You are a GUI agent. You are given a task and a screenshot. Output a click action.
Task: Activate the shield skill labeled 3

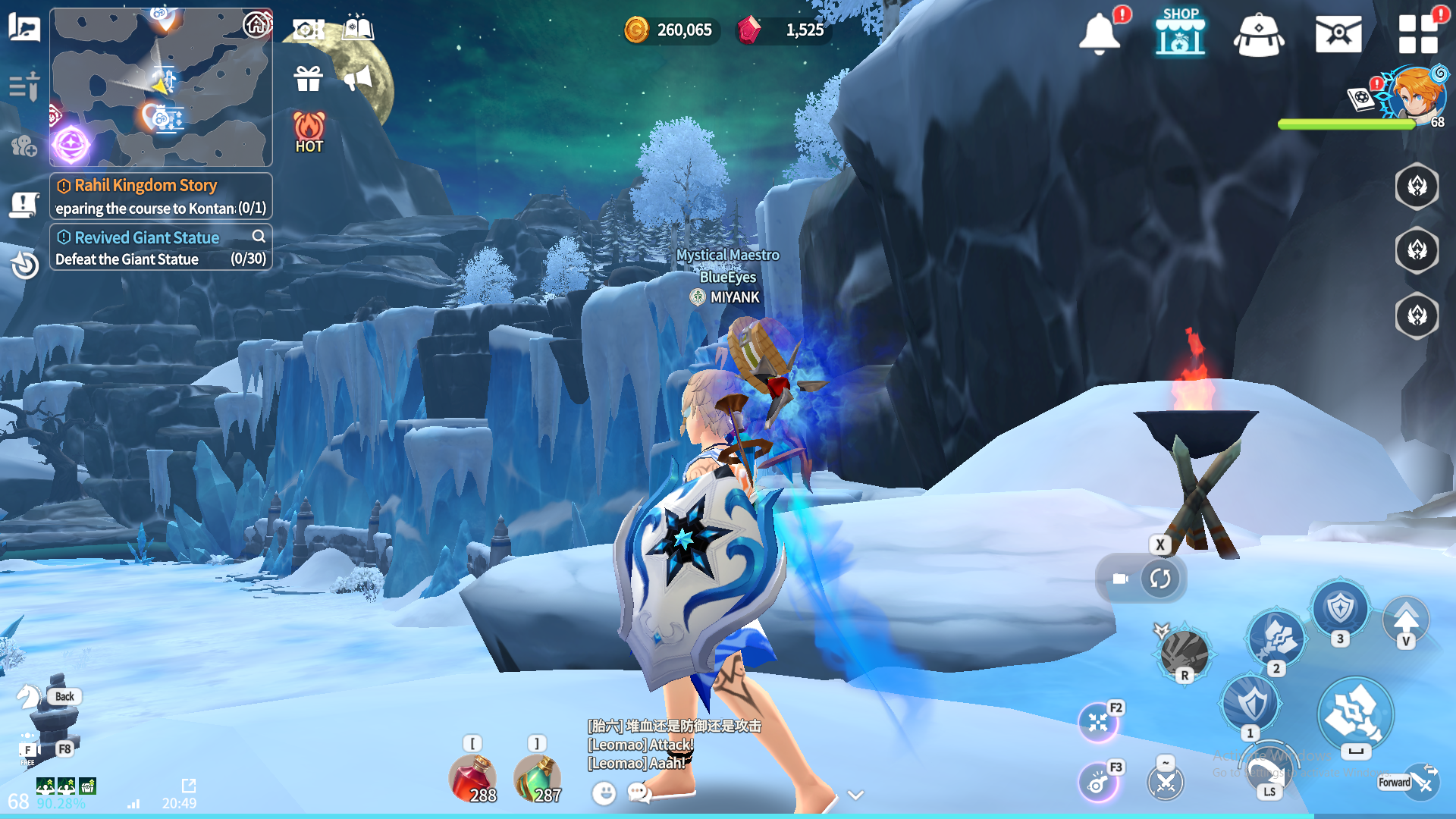[1340, 608]
